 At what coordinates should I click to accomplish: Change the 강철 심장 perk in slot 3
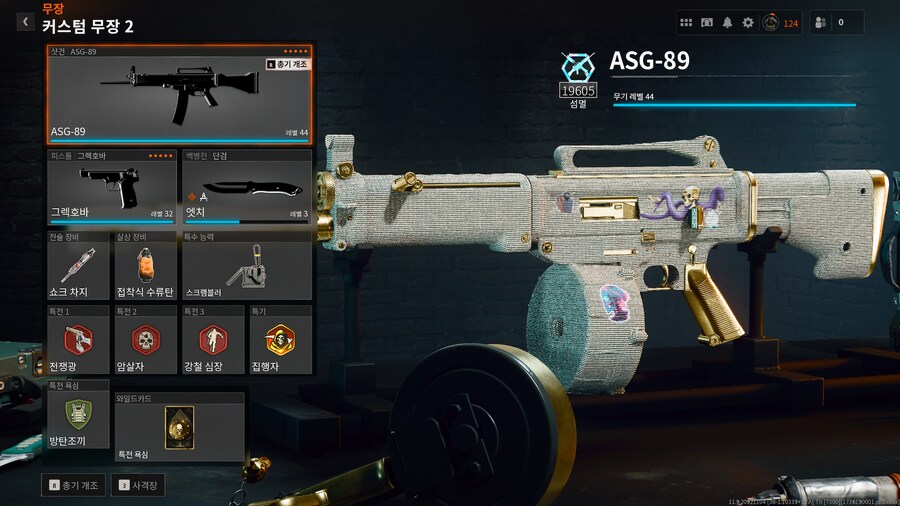click(x=212, y=341)
